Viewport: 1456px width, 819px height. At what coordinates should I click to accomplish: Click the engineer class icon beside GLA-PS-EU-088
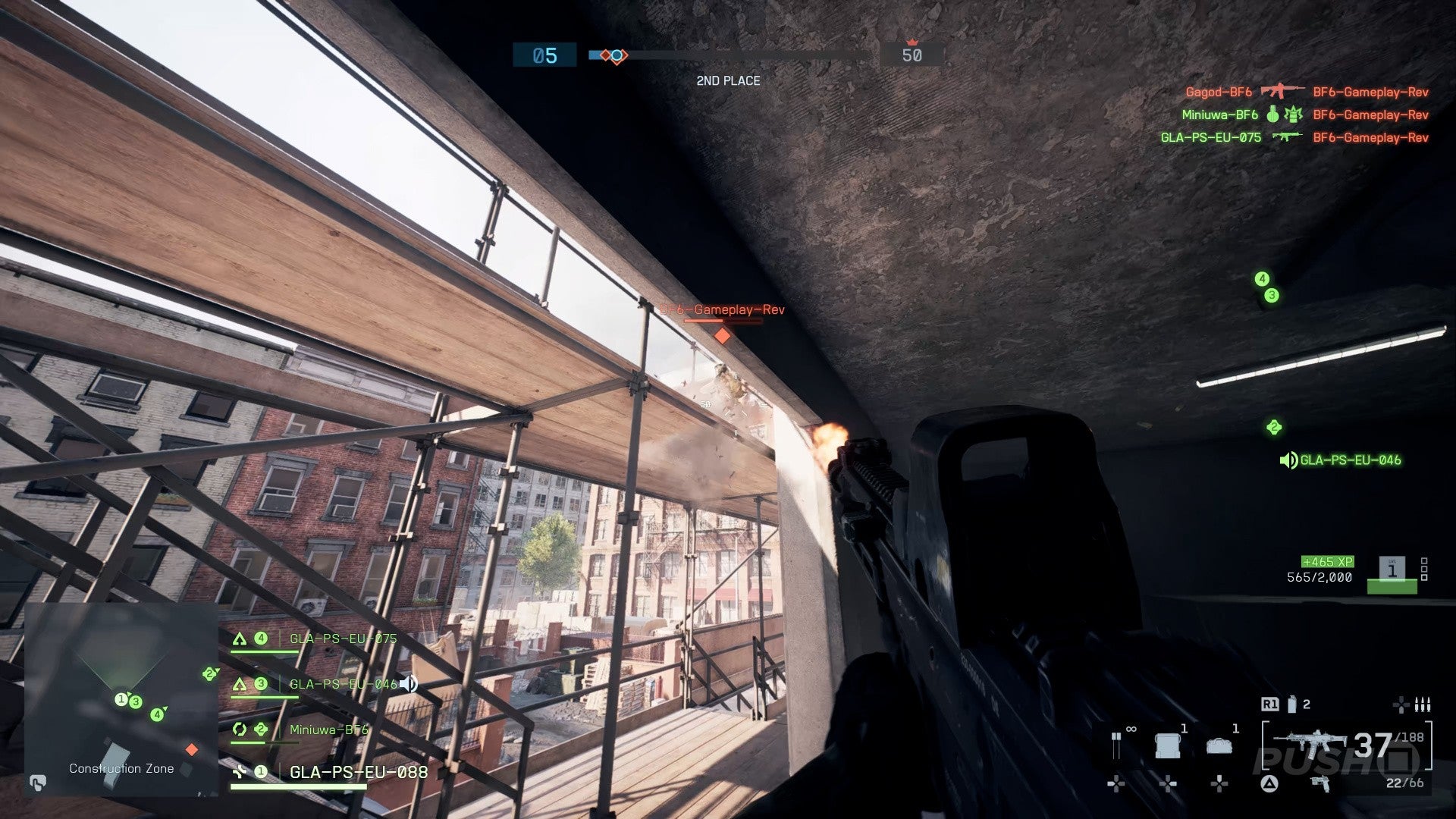pyautogui.click(x=239, y=773)
